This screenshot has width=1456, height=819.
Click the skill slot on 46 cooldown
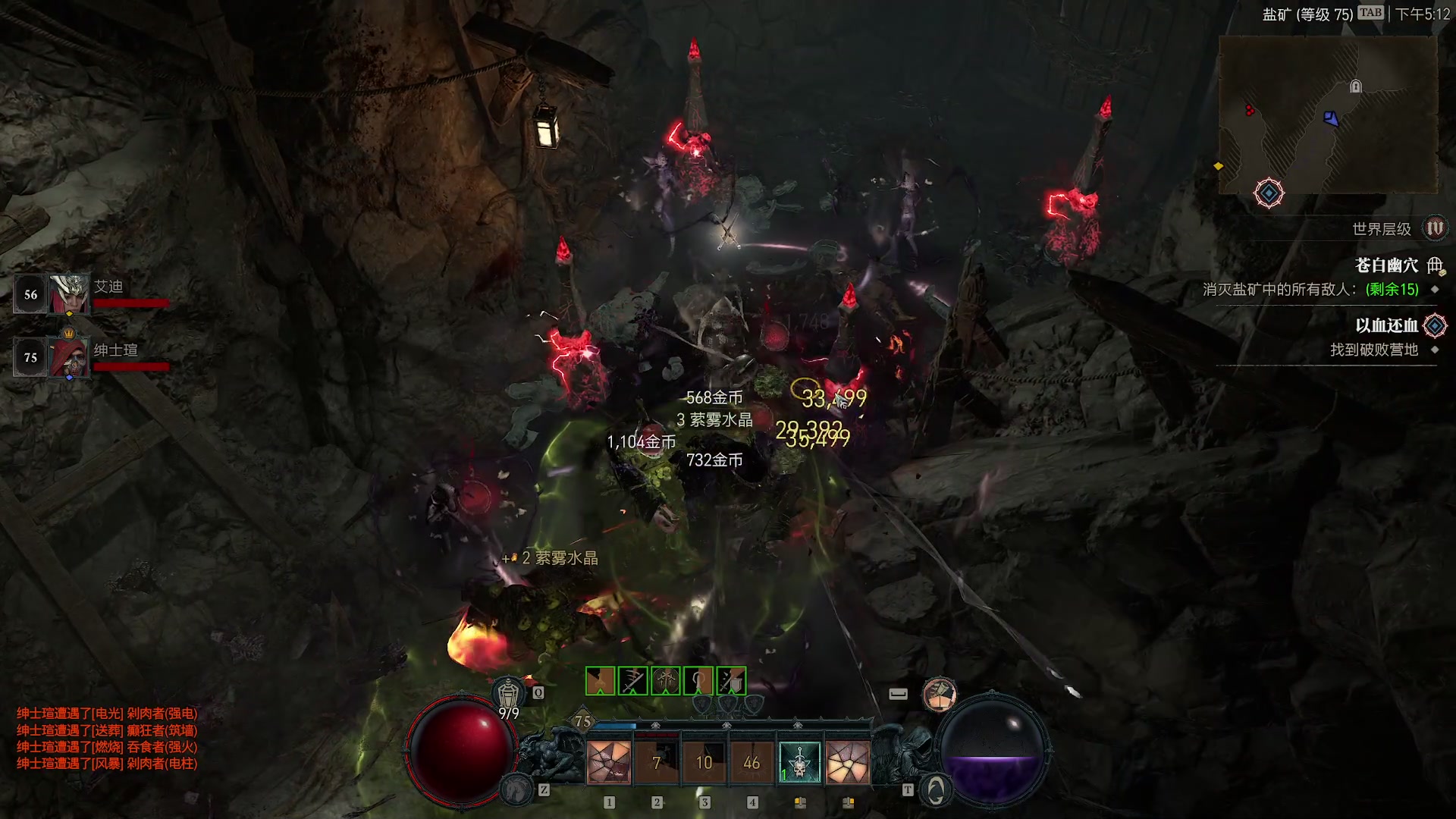tap(752, 762)
